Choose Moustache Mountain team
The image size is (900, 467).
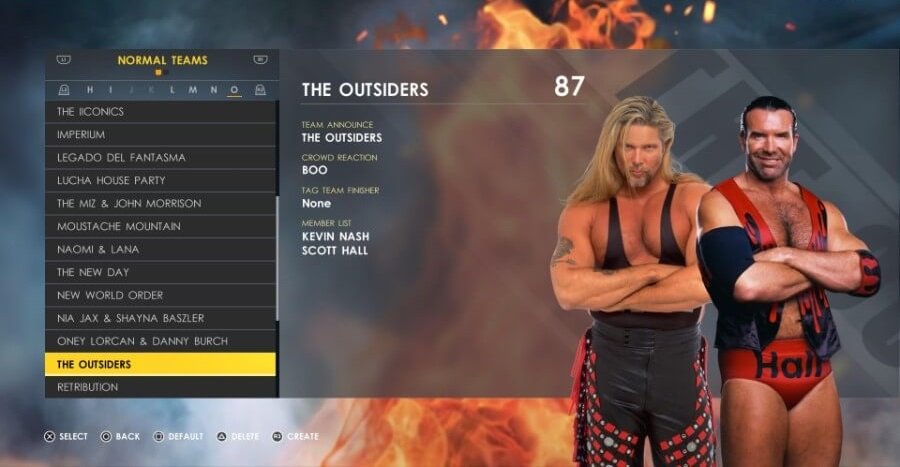[160, 227]
